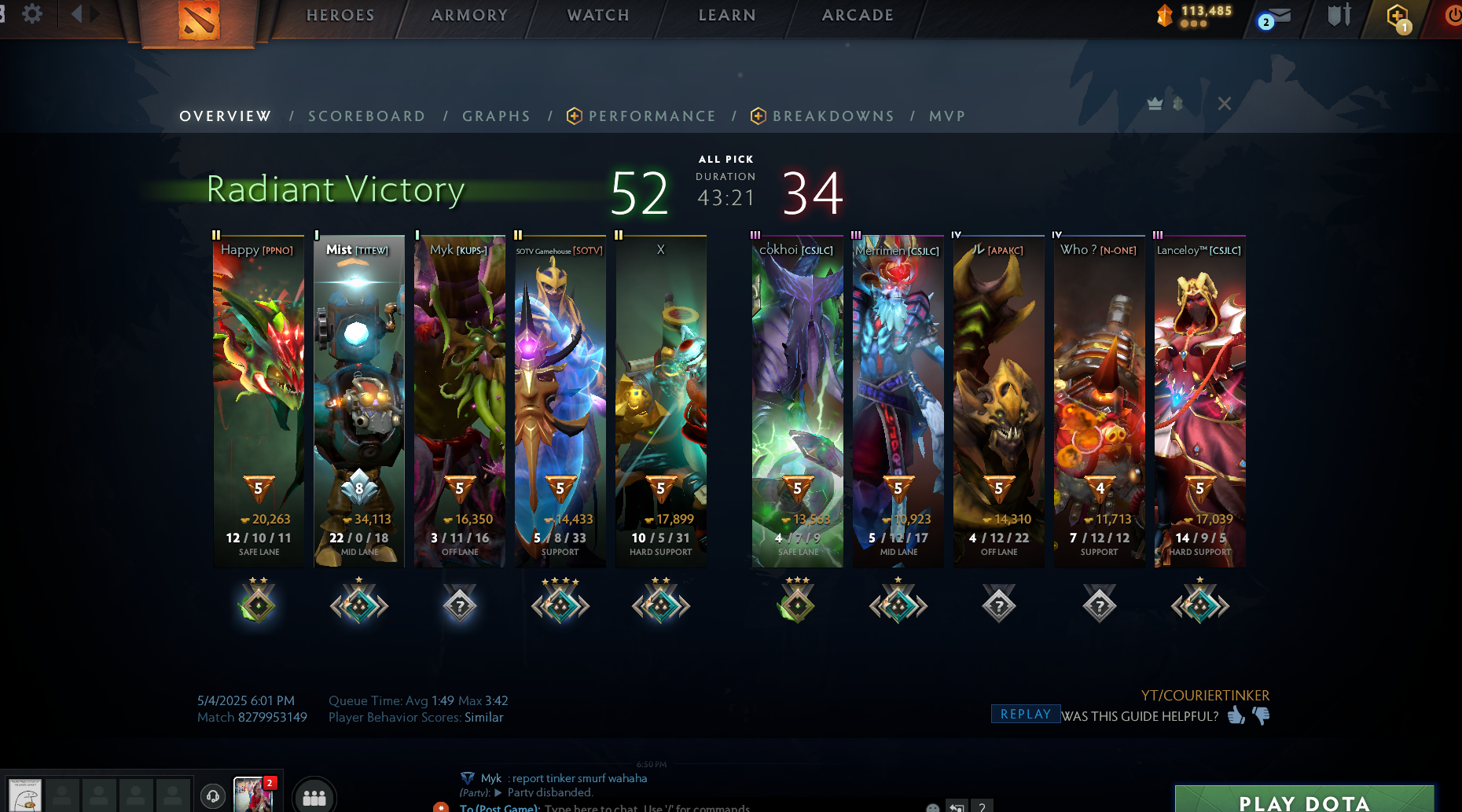View the Performance tab
The height and width of the screenshot is (812, 1462).
[652, 116]
